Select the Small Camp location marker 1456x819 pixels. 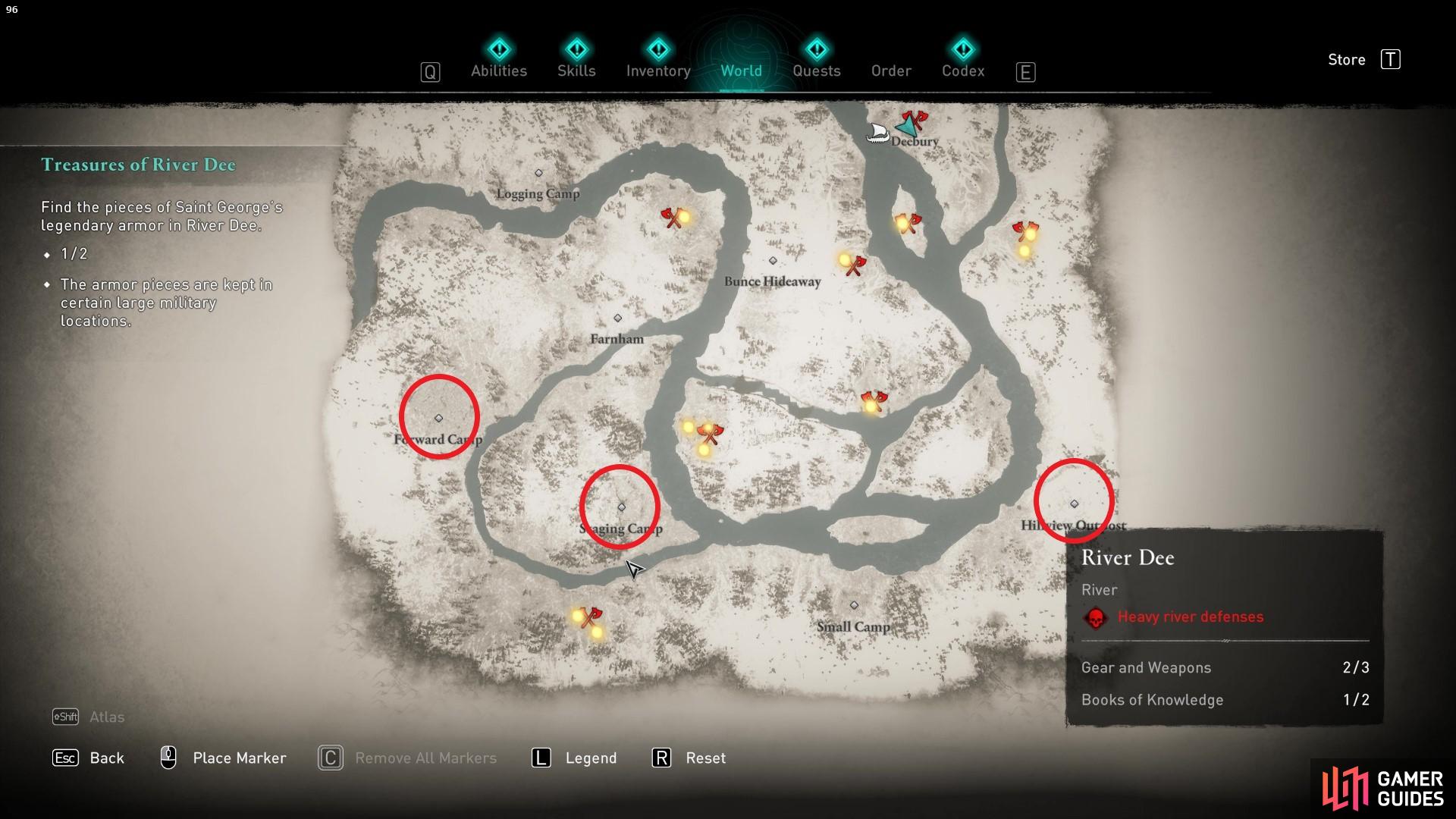854,604
